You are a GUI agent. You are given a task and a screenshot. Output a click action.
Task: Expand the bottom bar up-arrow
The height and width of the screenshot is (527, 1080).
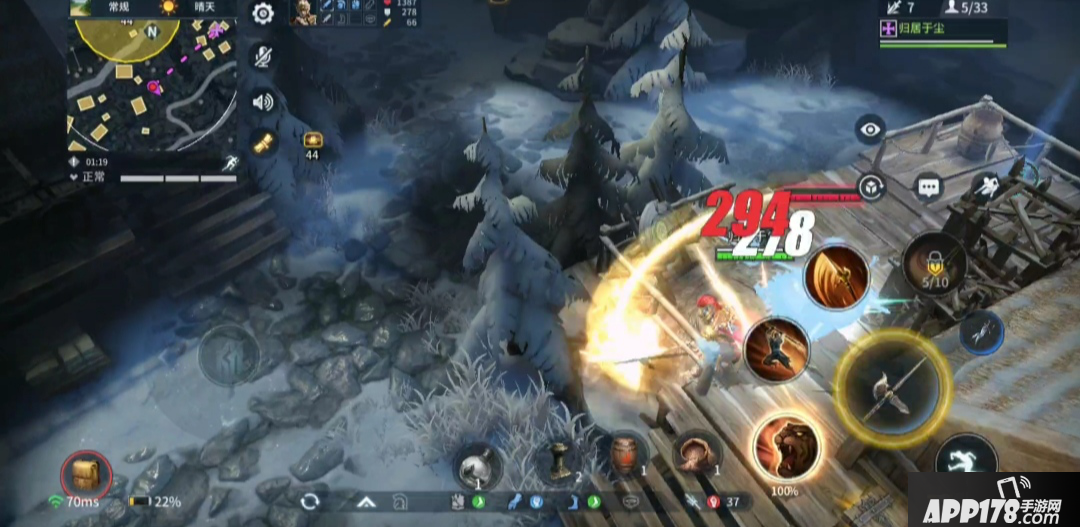coord(367,501)
